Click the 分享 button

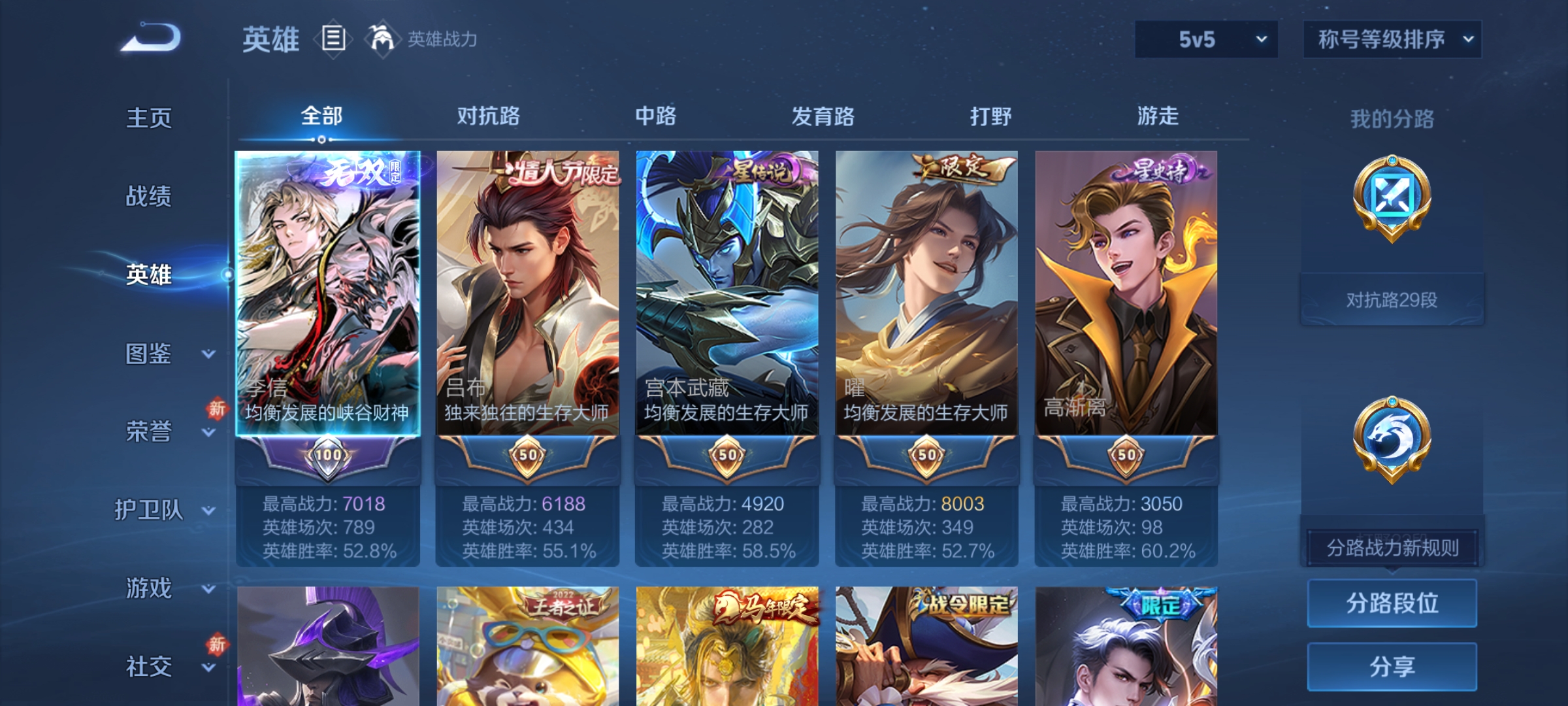pos(1392,667)
